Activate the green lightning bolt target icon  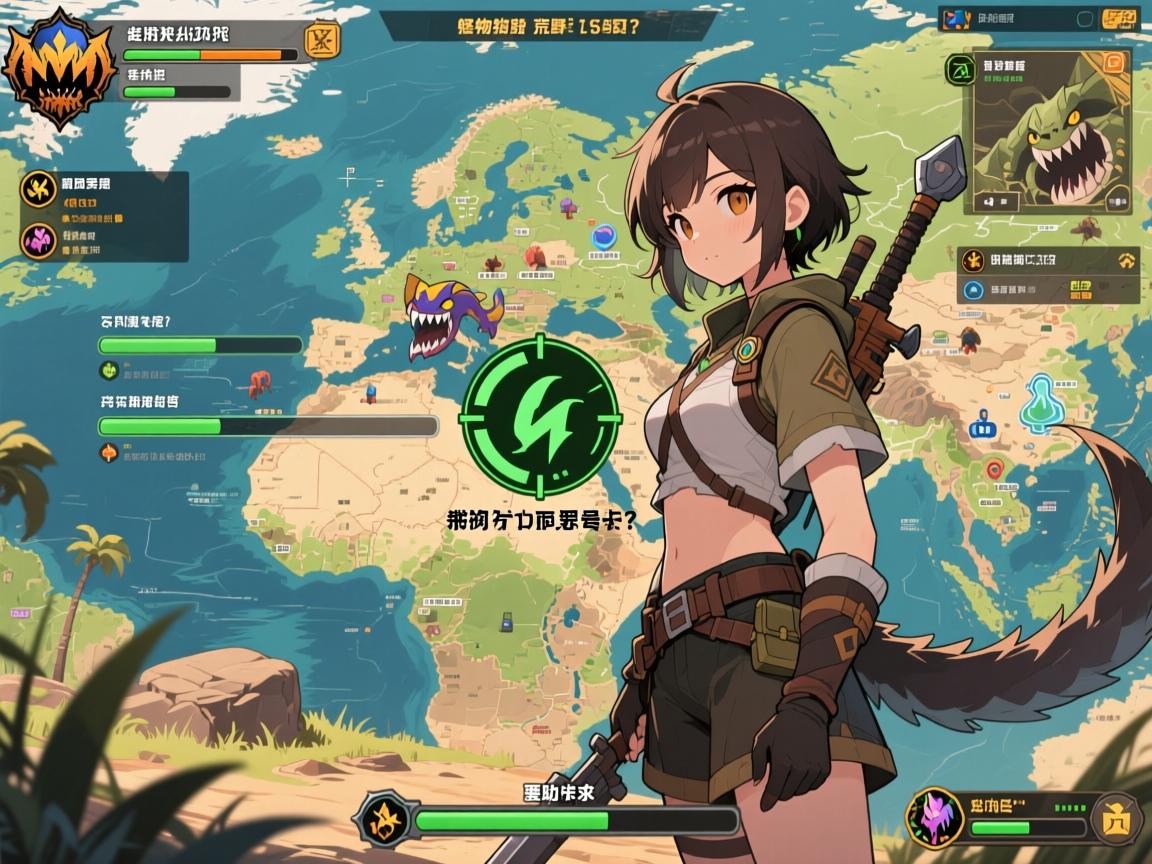click(x=540, y=416)
